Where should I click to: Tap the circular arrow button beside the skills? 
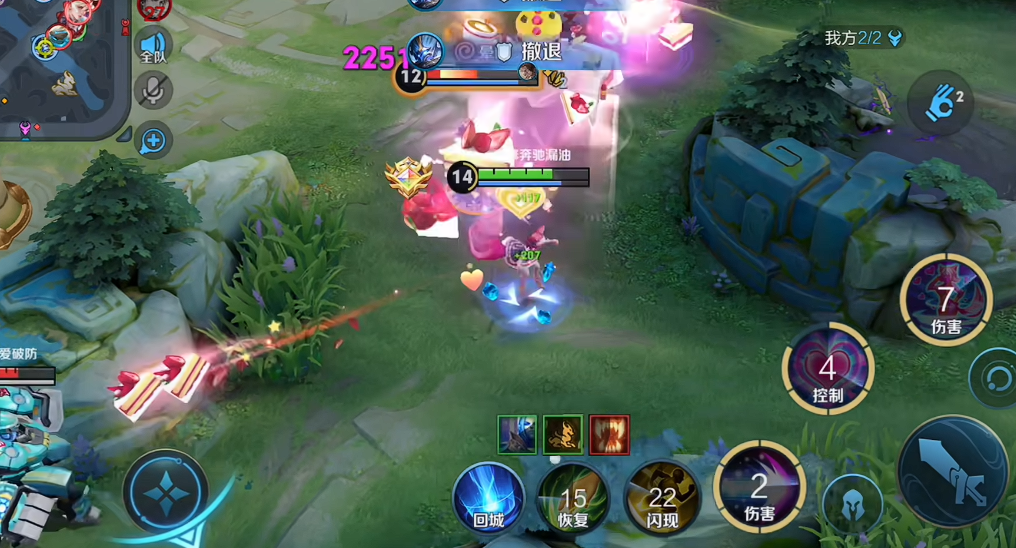(996, 377)
